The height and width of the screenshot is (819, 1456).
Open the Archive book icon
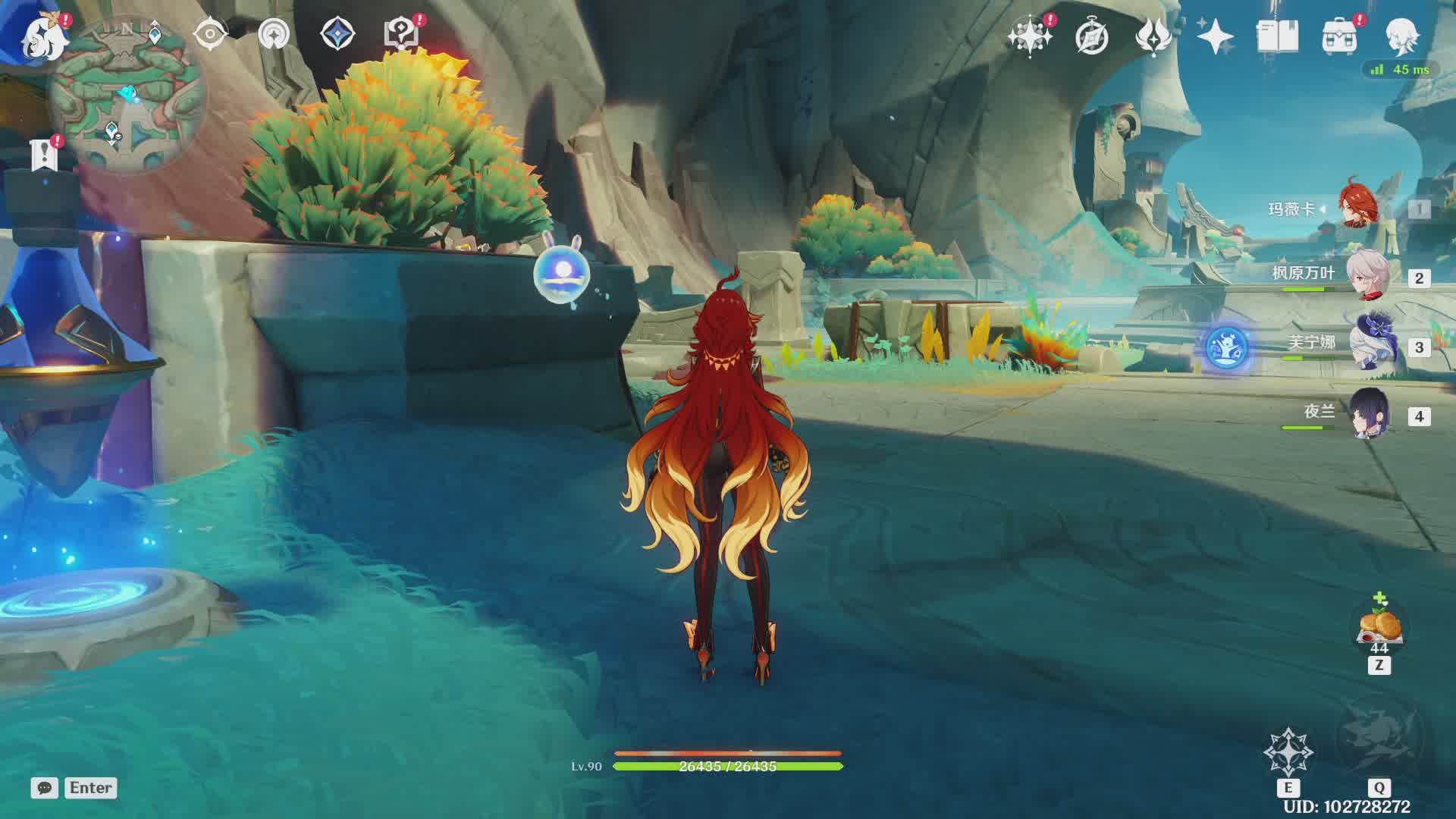(1277, 36)
